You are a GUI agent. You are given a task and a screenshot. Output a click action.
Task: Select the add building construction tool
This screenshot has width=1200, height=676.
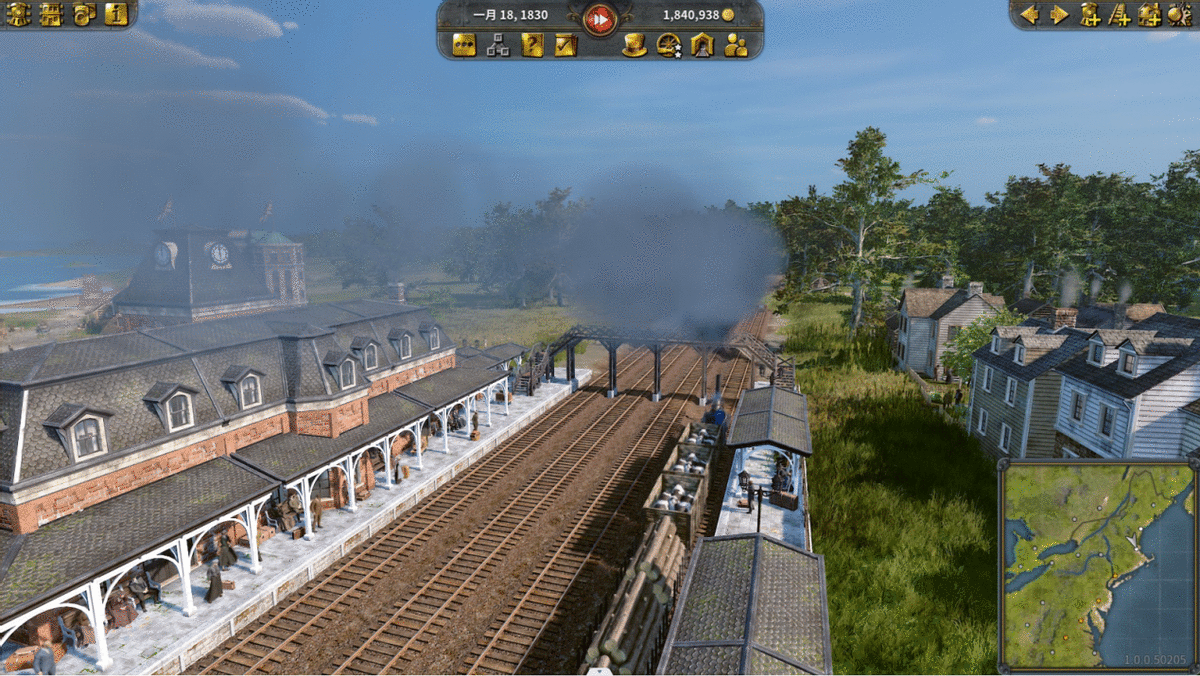(1150, 14)
